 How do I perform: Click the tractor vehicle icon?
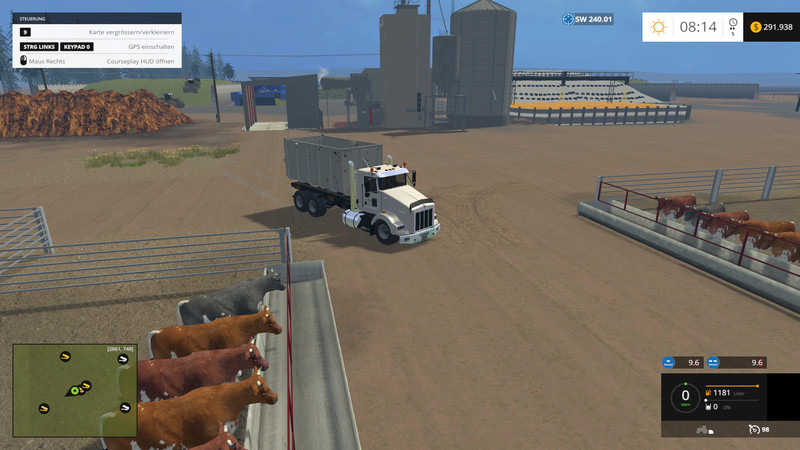[704, 430]
